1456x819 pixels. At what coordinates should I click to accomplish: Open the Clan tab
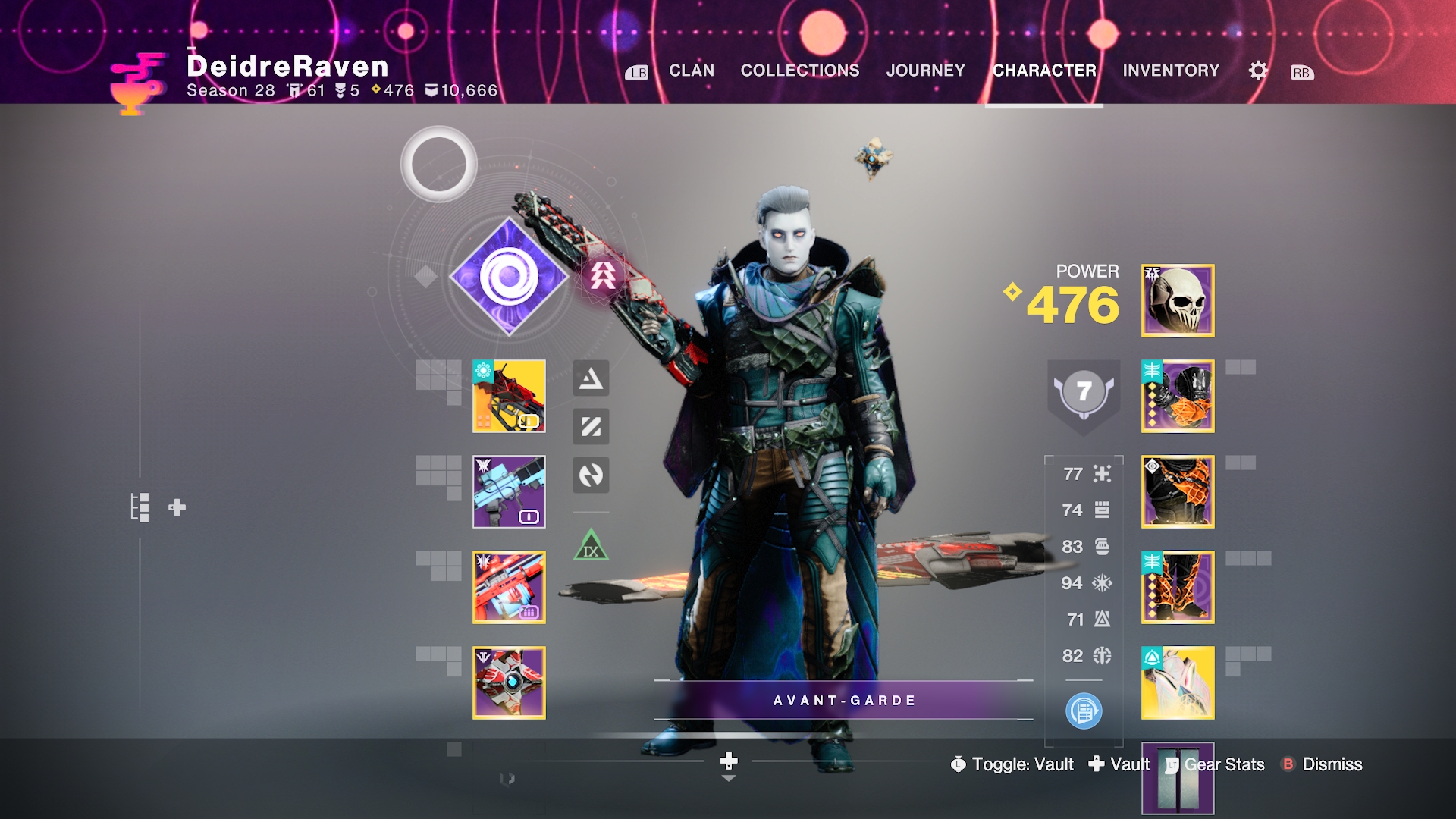click(x=691, y=71)
